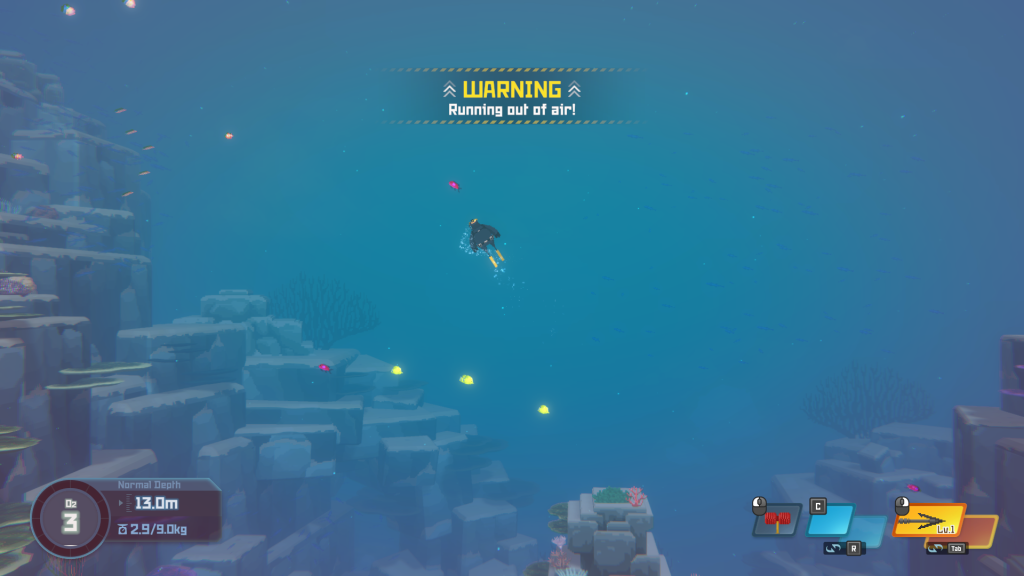The width and height of the screenshot is (1024, 576).
Task: Select the red melee hammer weapon slot
Action: pos(777,519)
